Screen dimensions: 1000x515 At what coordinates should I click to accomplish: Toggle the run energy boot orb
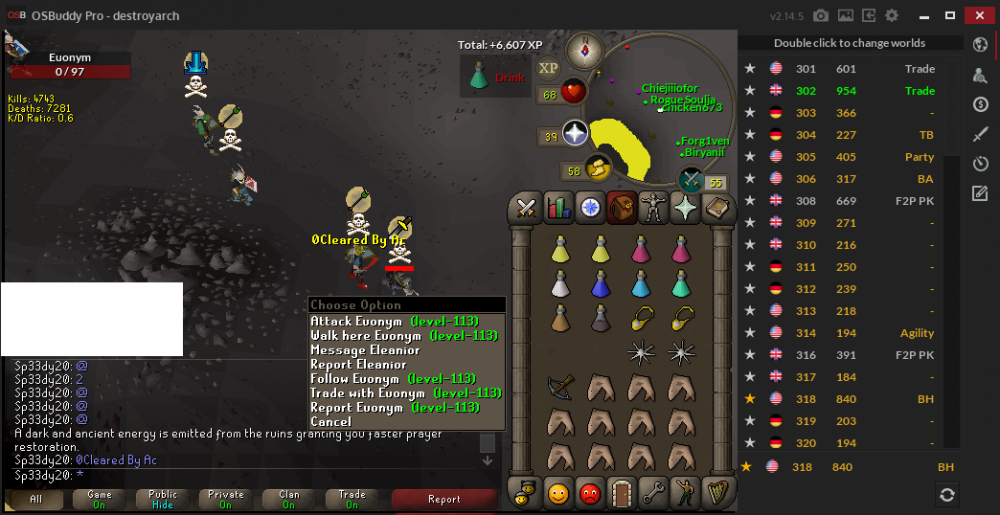pos(599,168)
